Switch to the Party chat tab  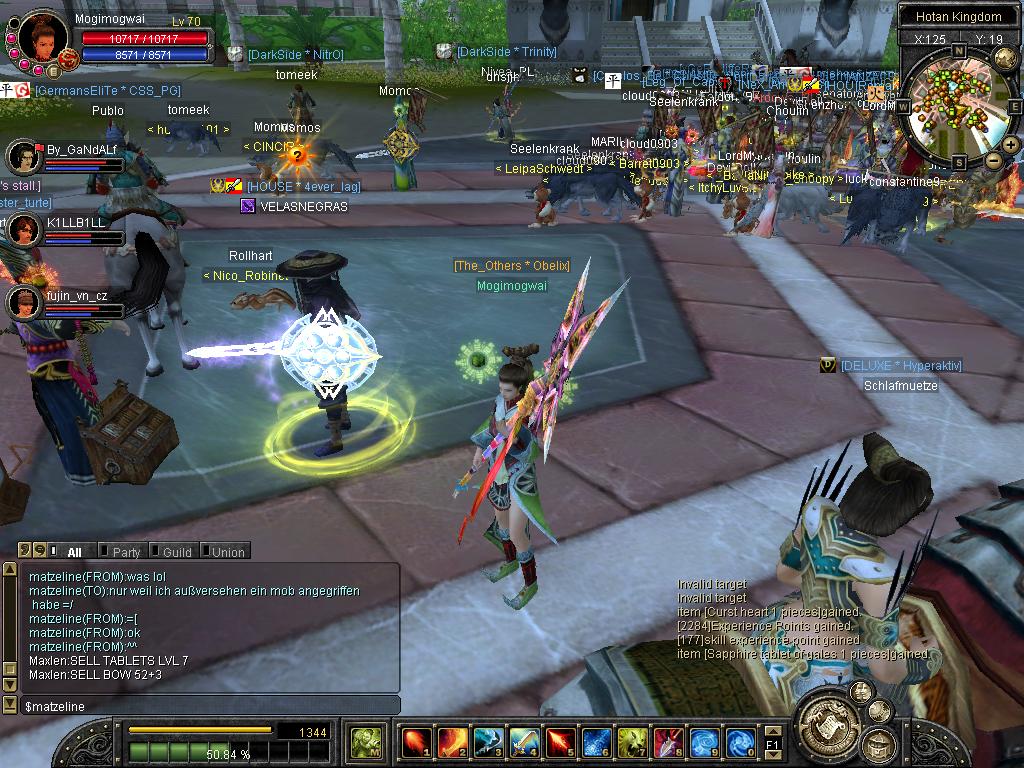[121, 551]
